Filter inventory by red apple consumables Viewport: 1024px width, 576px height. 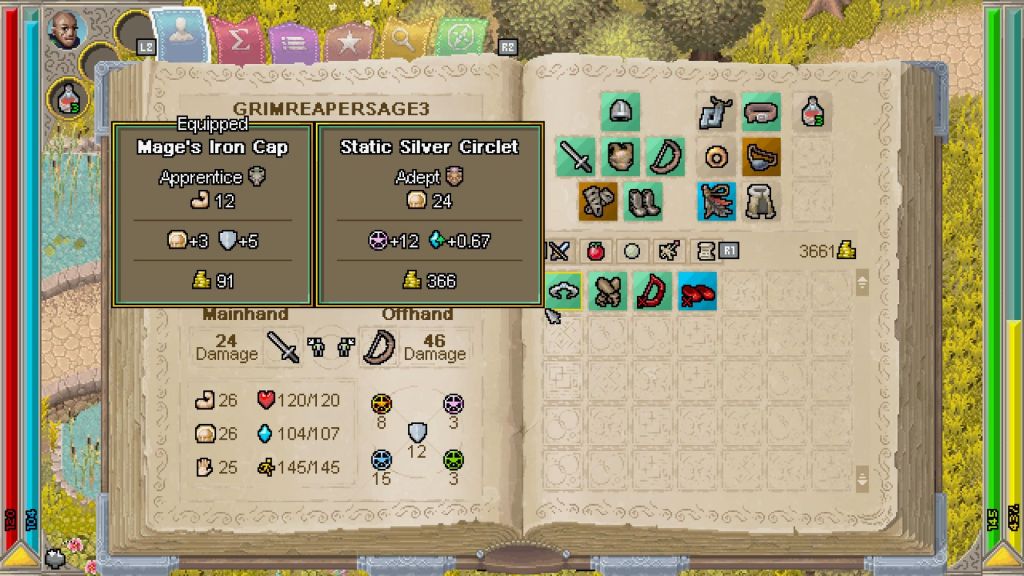[595, 251]
